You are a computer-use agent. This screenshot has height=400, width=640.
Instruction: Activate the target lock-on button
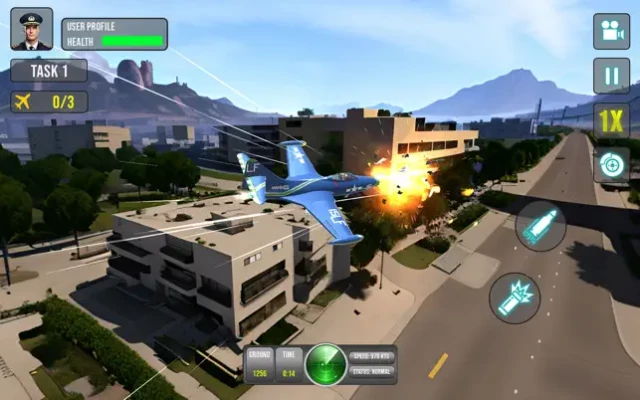[611, 165]
